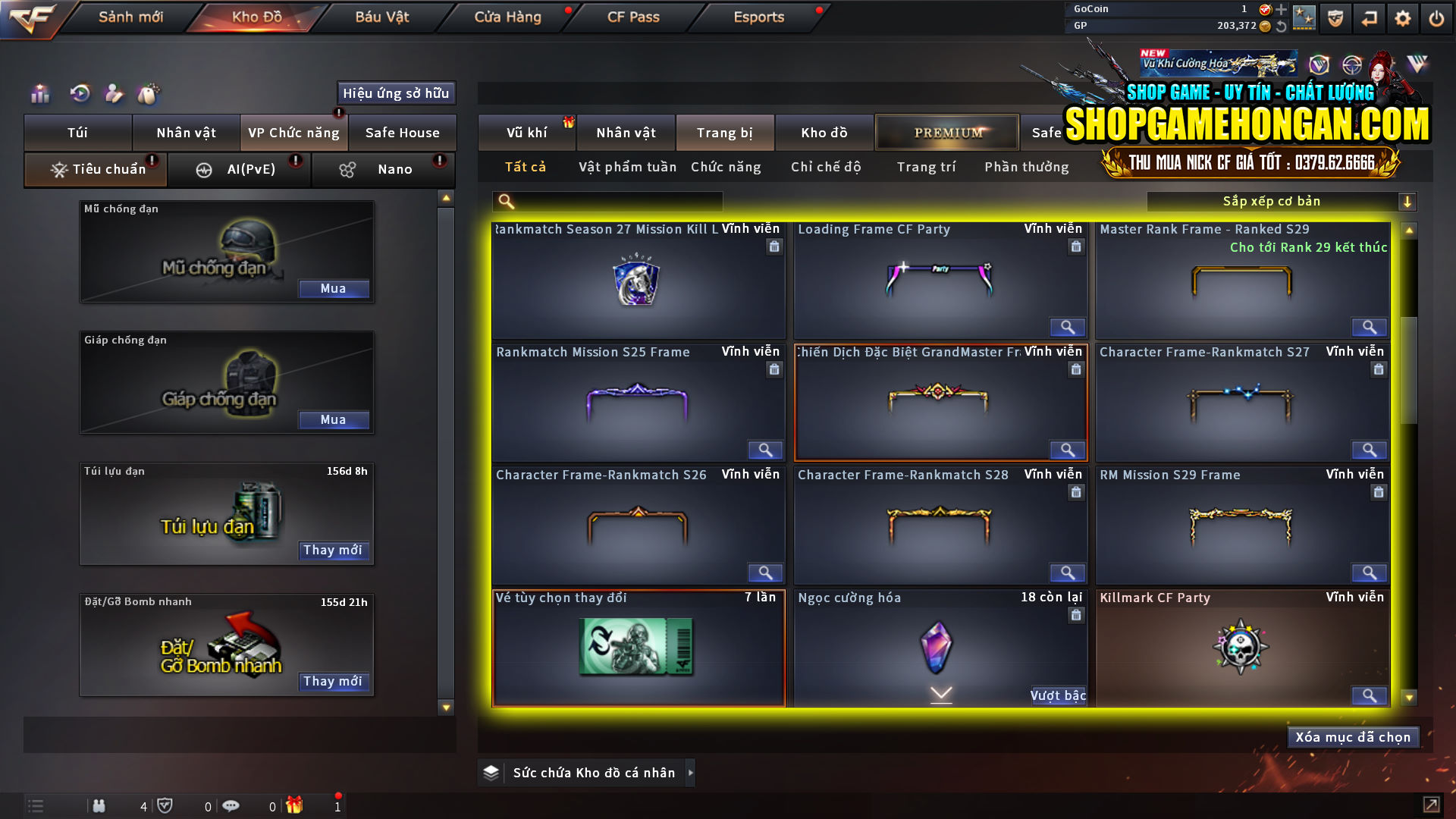The image size is (1456, 819).
Task: Open the chat bubble icon on bottom bar
Action: [231, 805]
